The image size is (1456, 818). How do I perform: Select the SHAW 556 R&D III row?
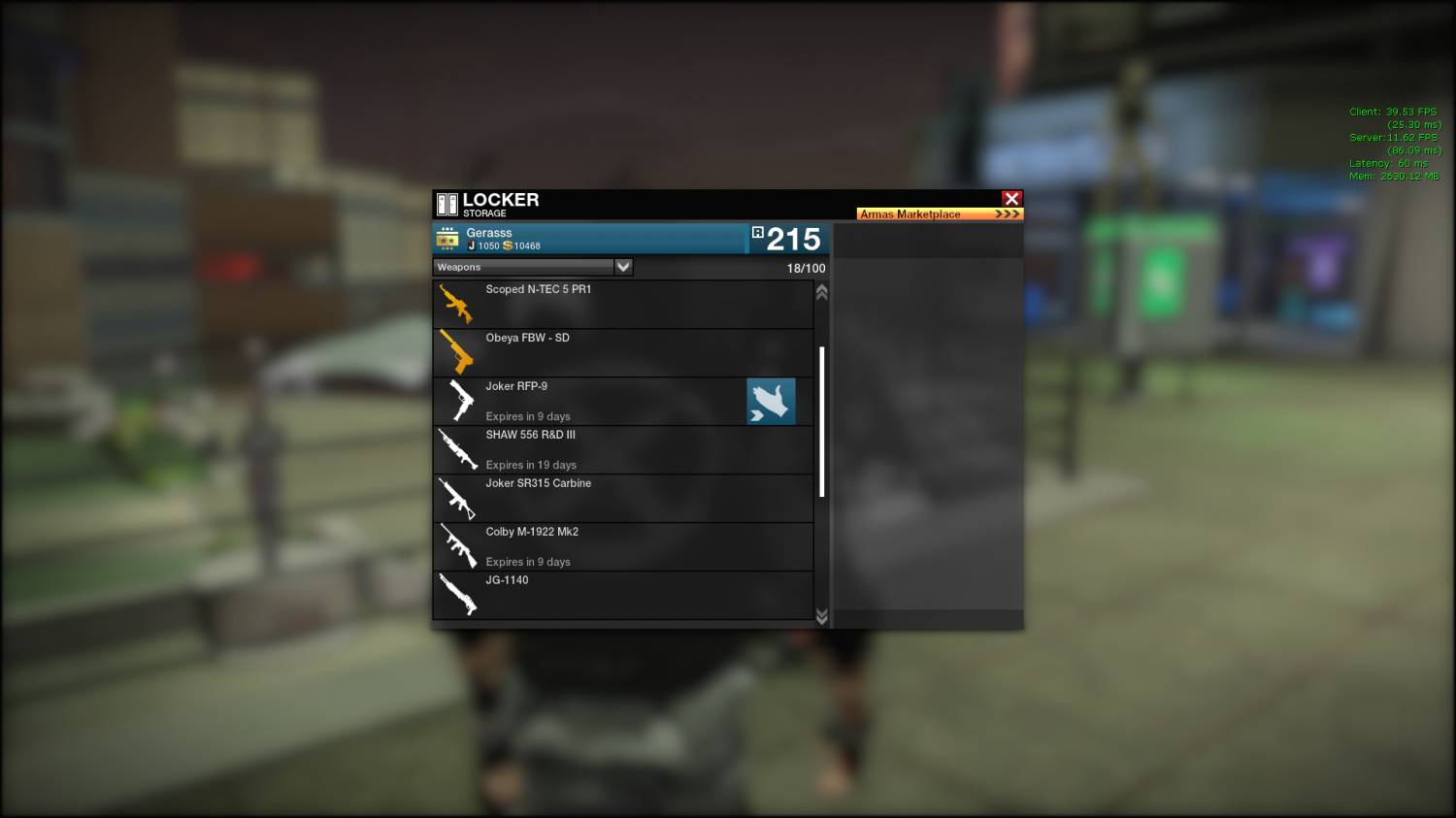pos(622,450)
